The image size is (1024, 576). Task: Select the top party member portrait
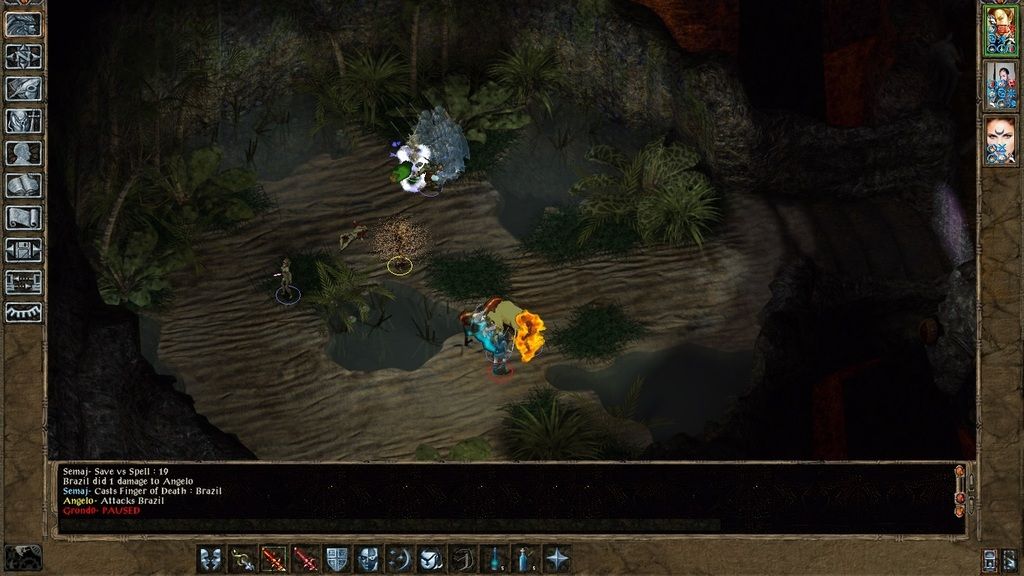tap(1000, 30)
